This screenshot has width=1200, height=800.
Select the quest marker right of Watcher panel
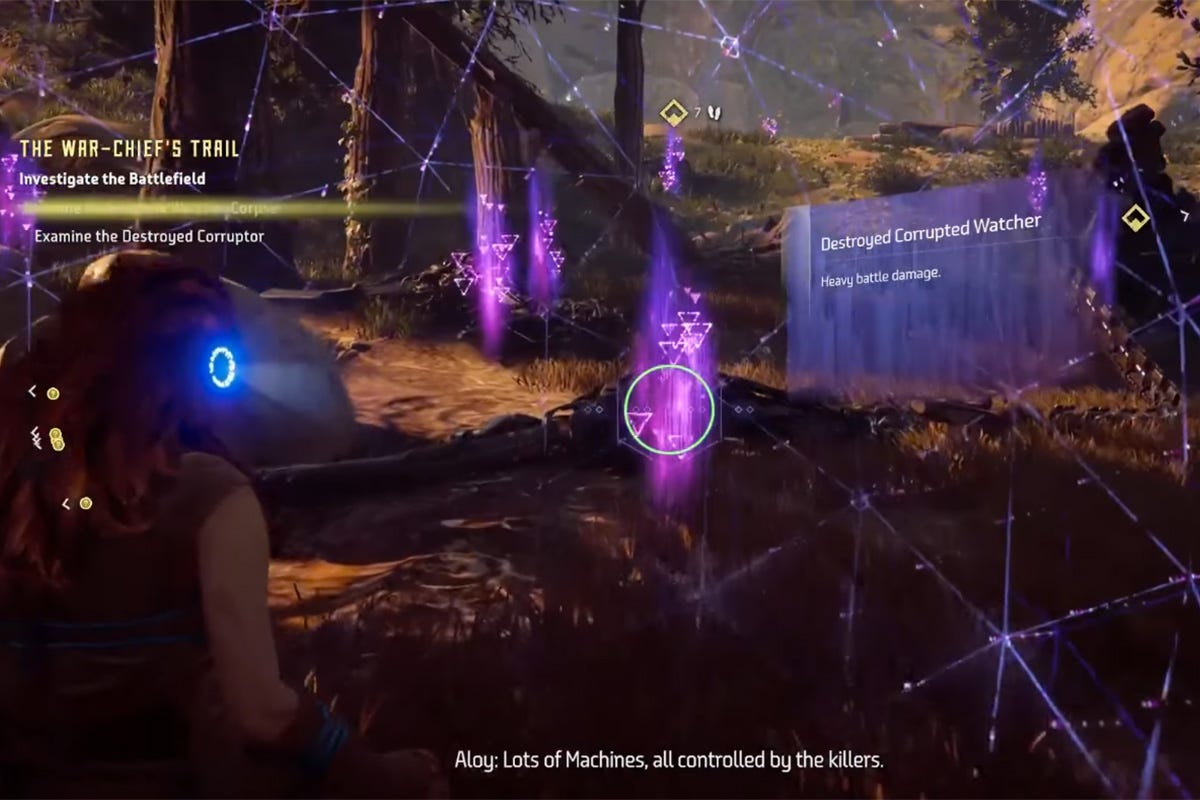(x=1135, y=217)
